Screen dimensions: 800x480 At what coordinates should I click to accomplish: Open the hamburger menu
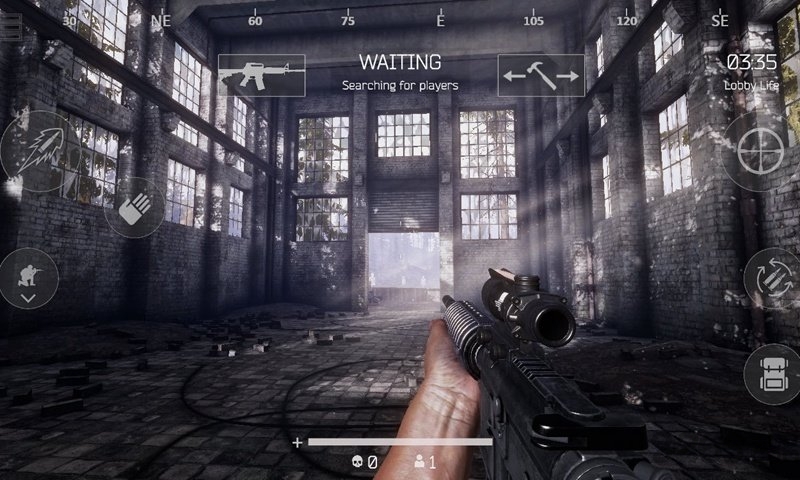10,28
